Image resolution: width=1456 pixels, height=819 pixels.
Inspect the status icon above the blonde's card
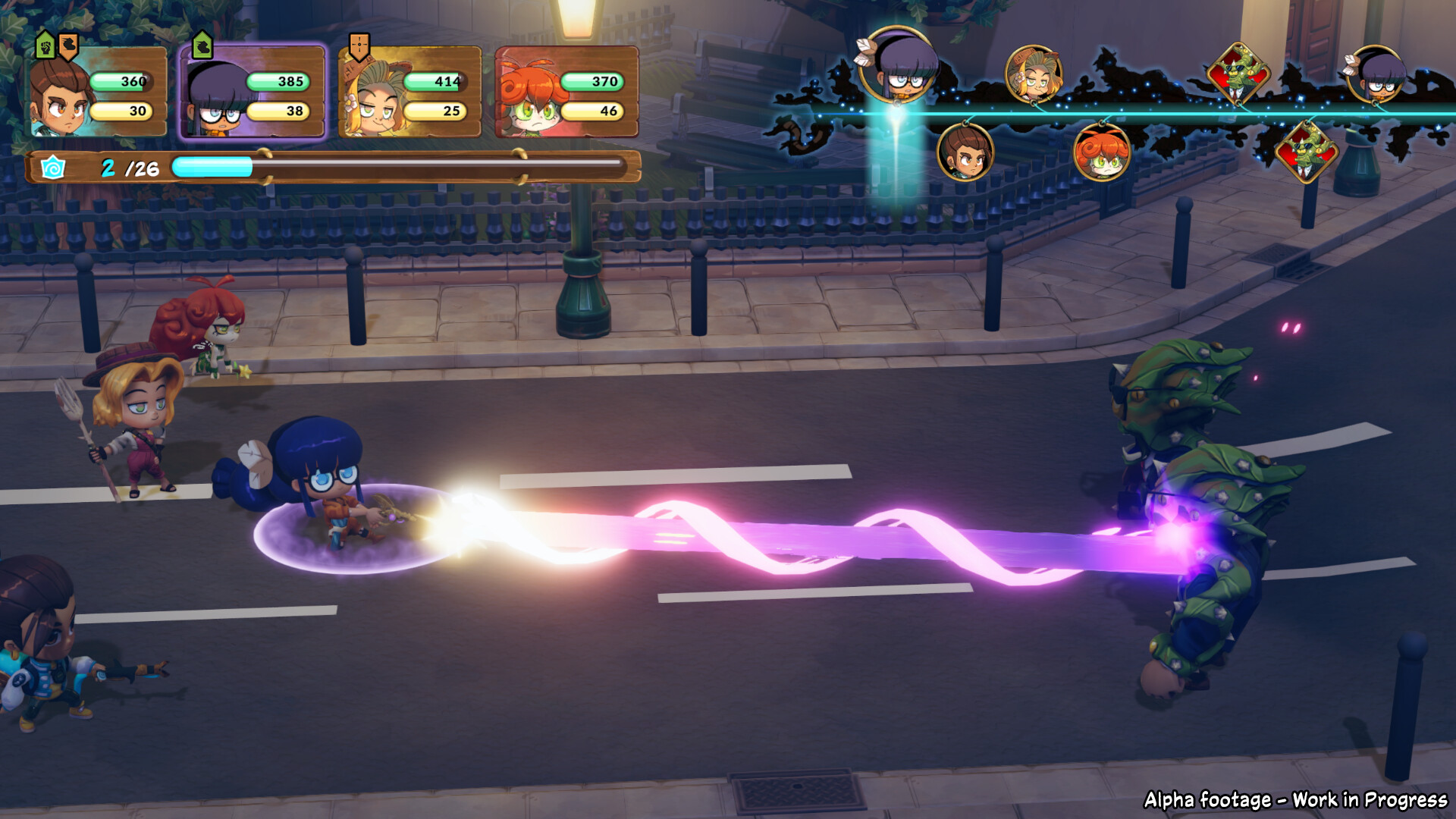(x=359, y=46)
